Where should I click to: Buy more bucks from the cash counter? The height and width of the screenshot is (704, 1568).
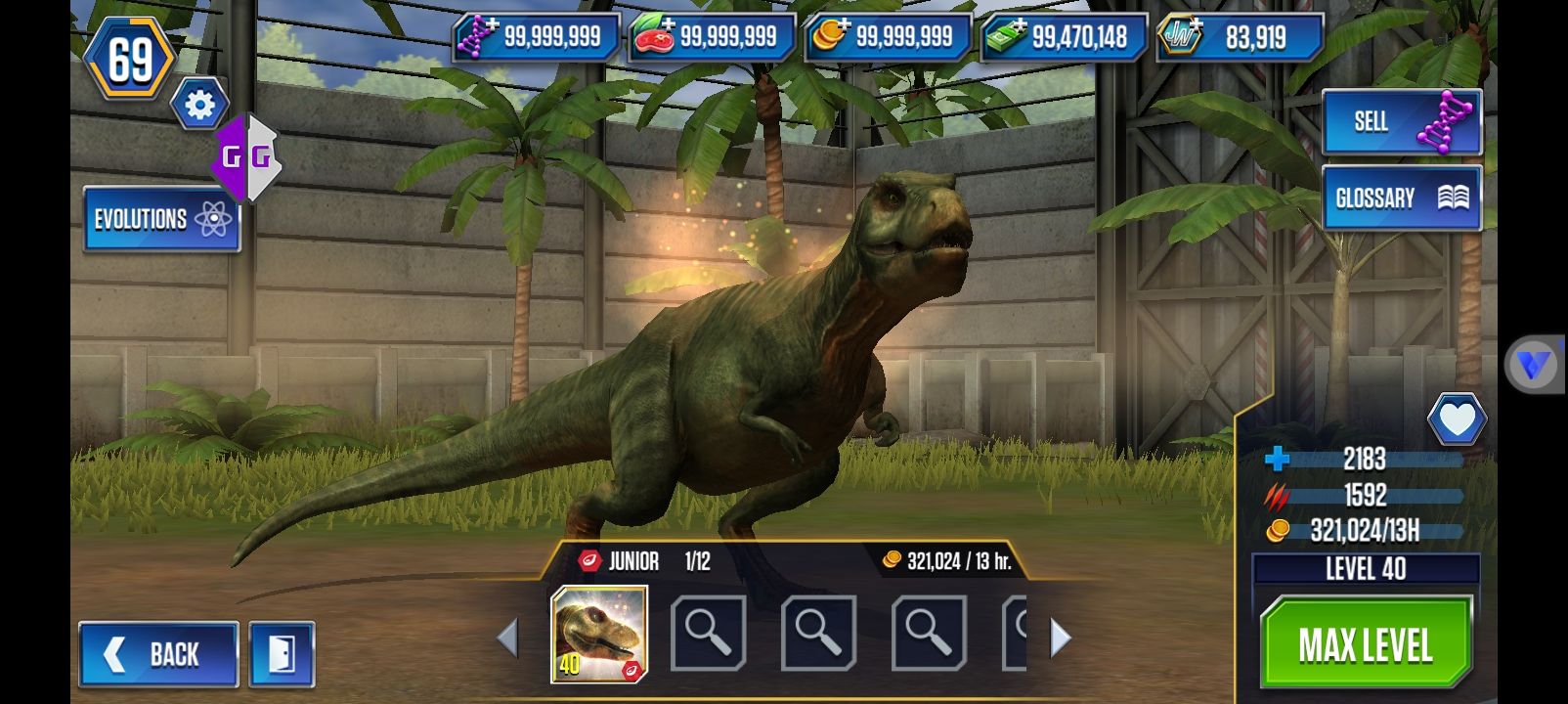pyautogui.click(x=1063, y=37)
